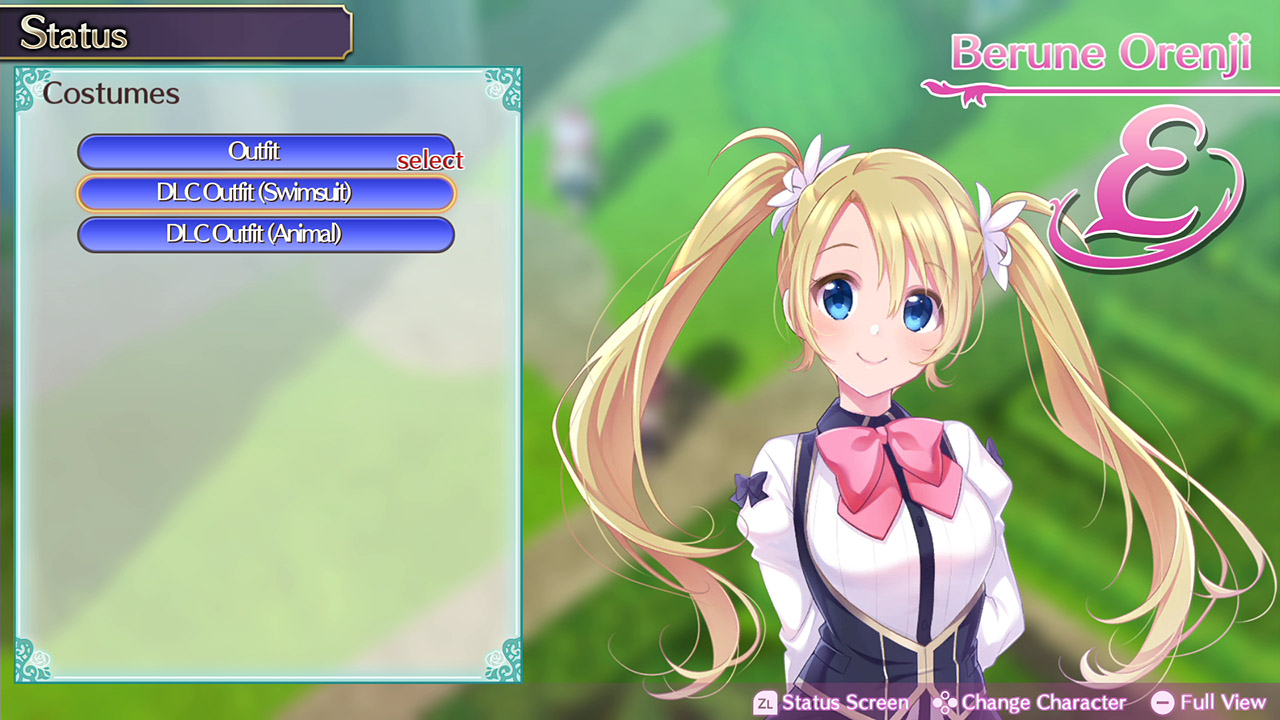Click the d-pad icon beside Change Character
The height and width of the screenshot is (720, 1280).
pyautogui.click(x=944, y=702)
